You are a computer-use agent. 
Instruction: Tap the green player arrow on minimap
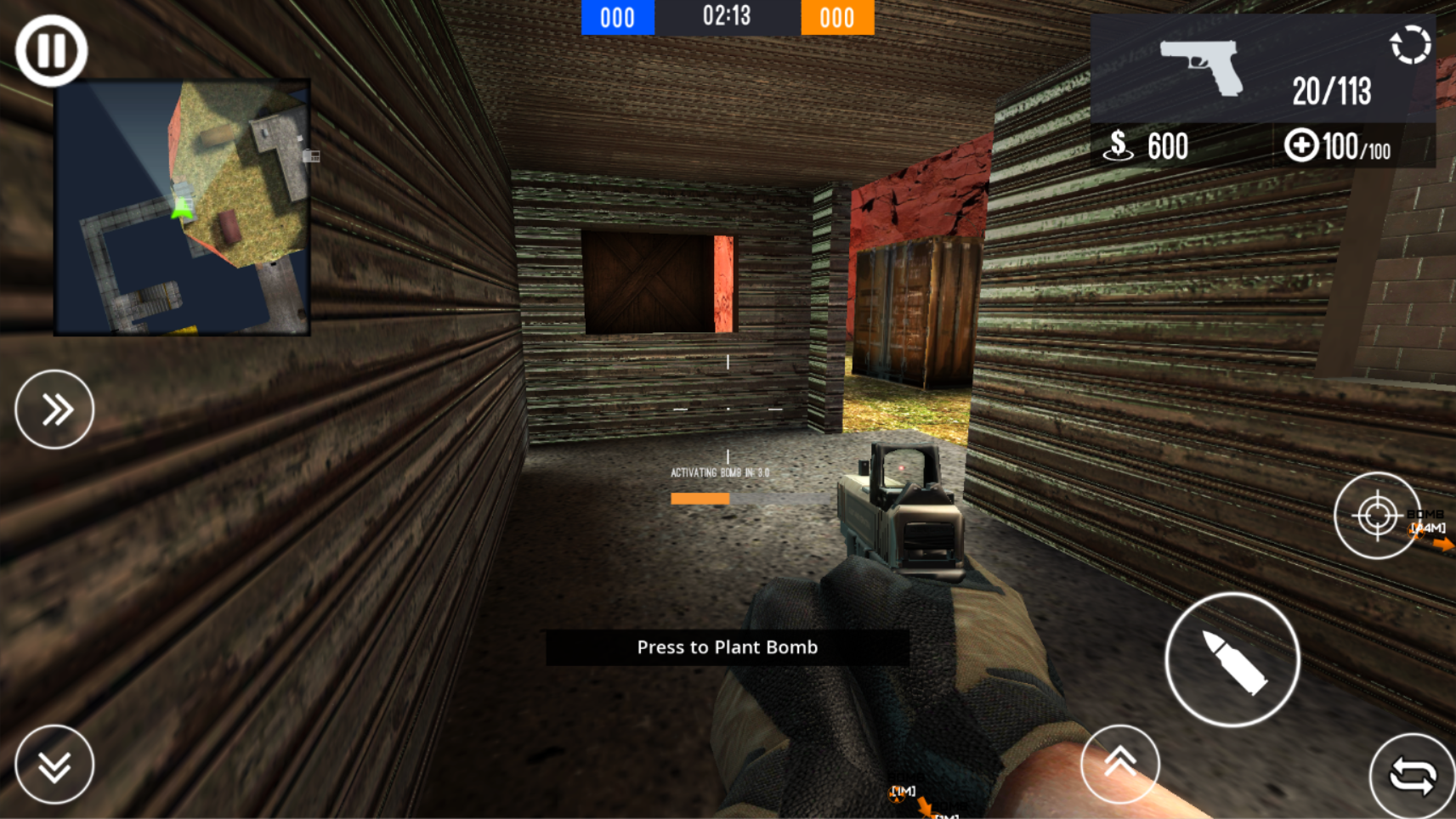(181, 210)
